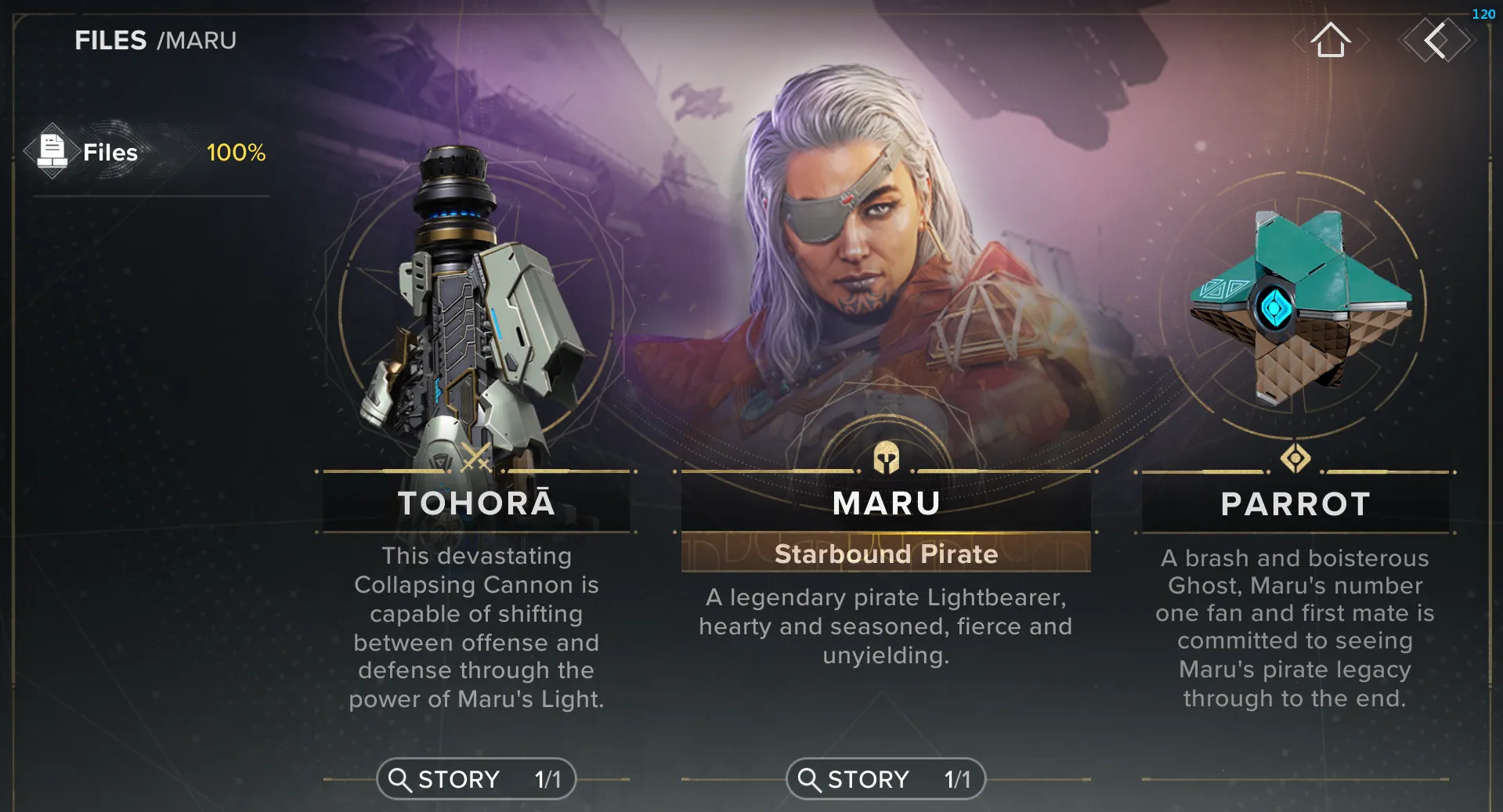Image resolution: width=1503 pixels, height=812 pixels.
Task: Click the Tohorā cannon artwork
Action: point(470,298)
